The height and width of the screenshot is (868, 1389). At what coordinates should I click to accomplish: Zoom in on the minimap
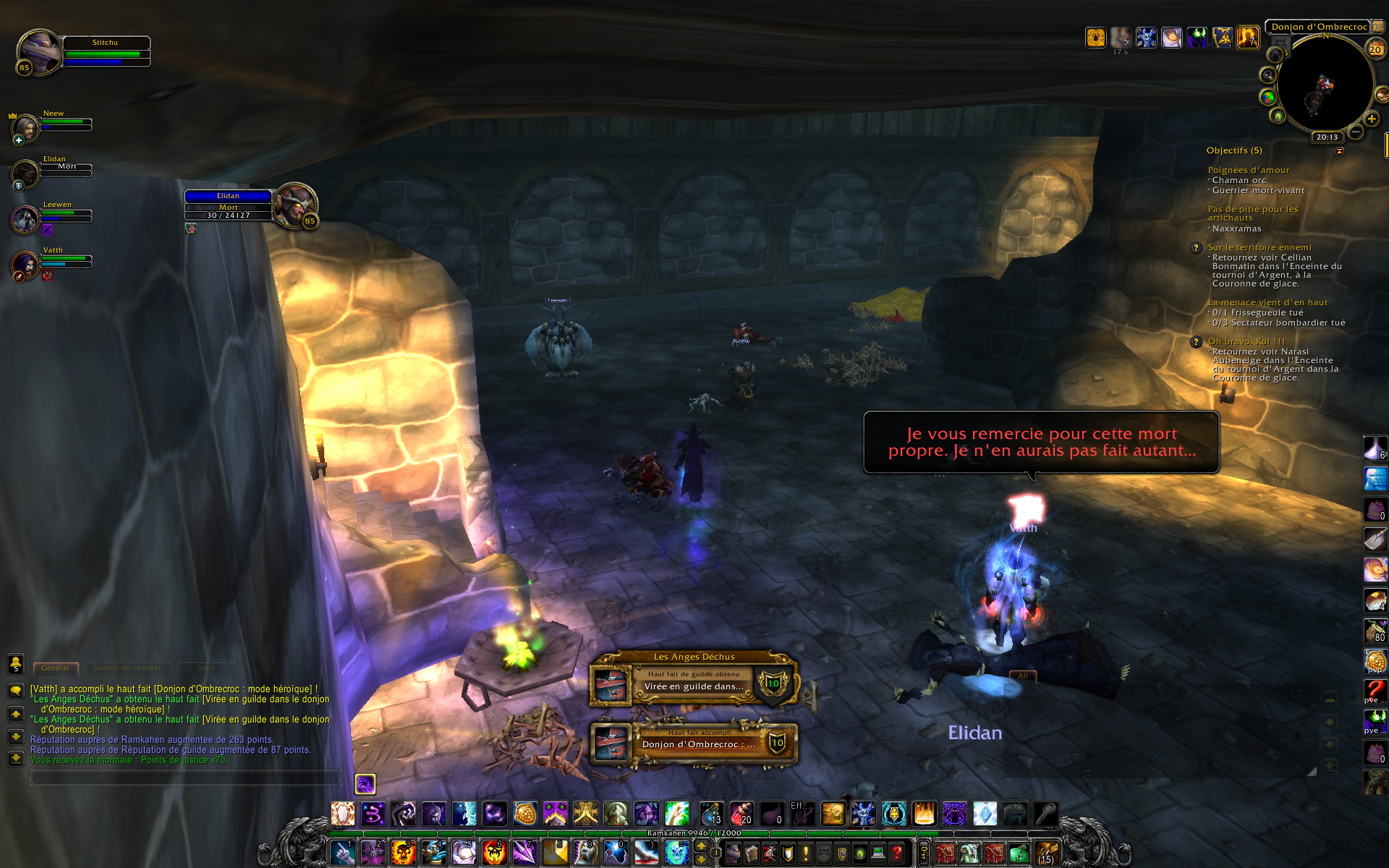point(1371,119)
